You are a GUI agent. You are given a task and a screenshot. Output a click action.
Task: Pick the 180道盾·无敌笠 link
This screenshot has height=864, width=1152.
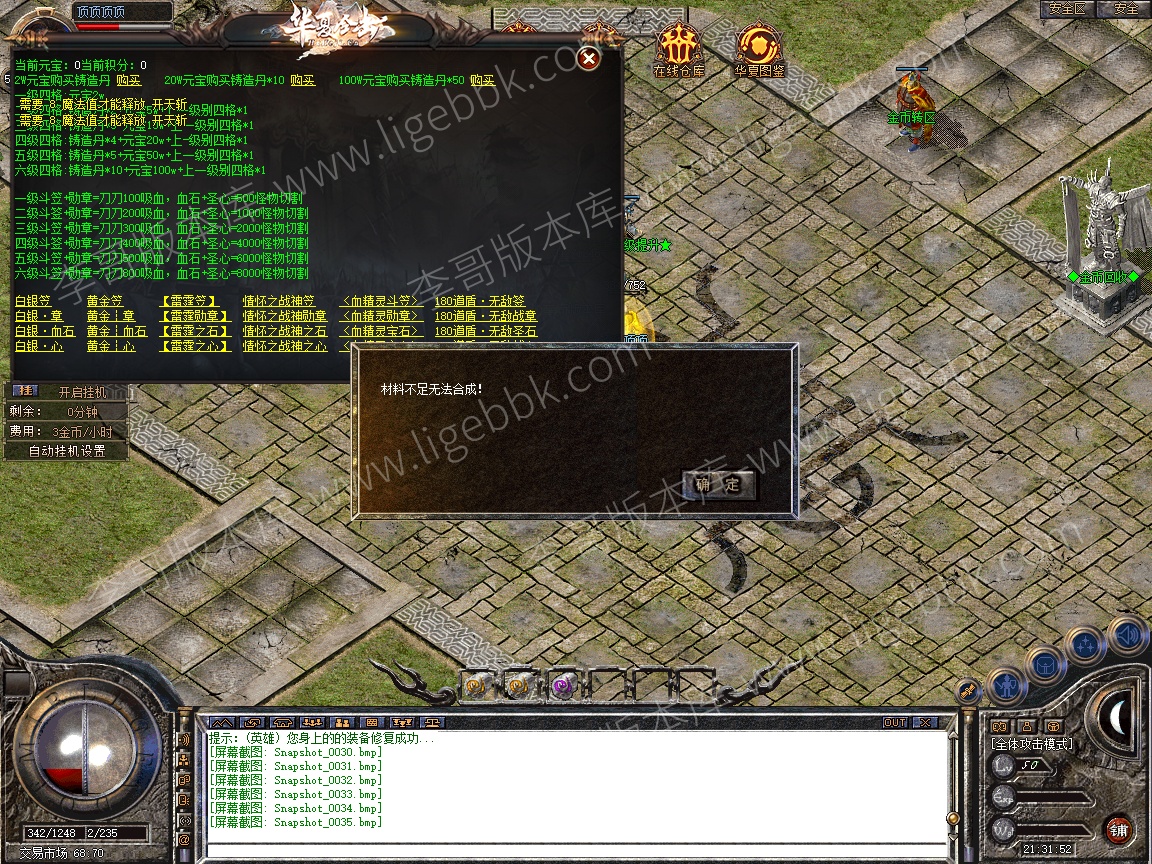[479, 301]
